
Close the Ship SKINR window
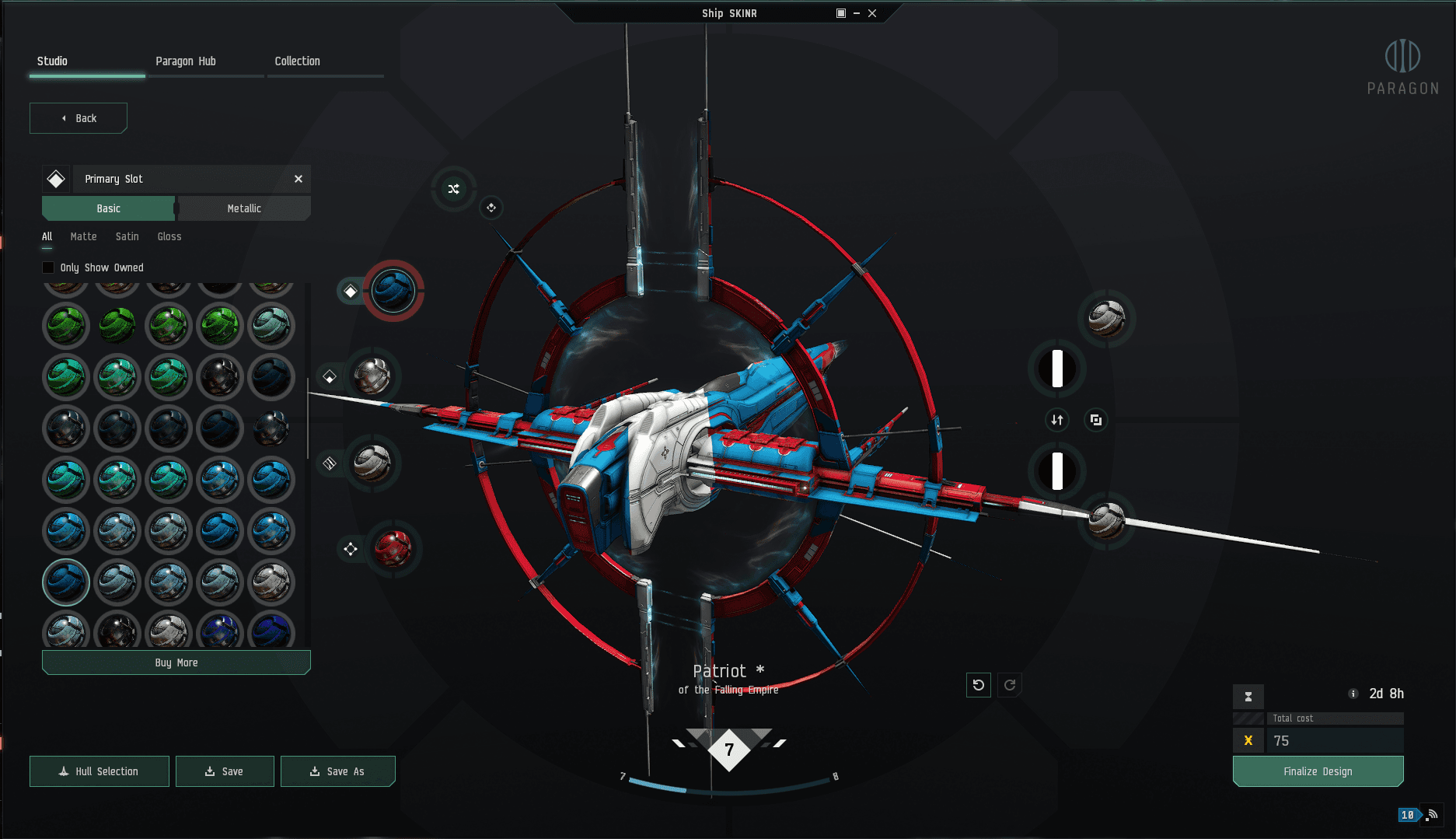(872, 13)
